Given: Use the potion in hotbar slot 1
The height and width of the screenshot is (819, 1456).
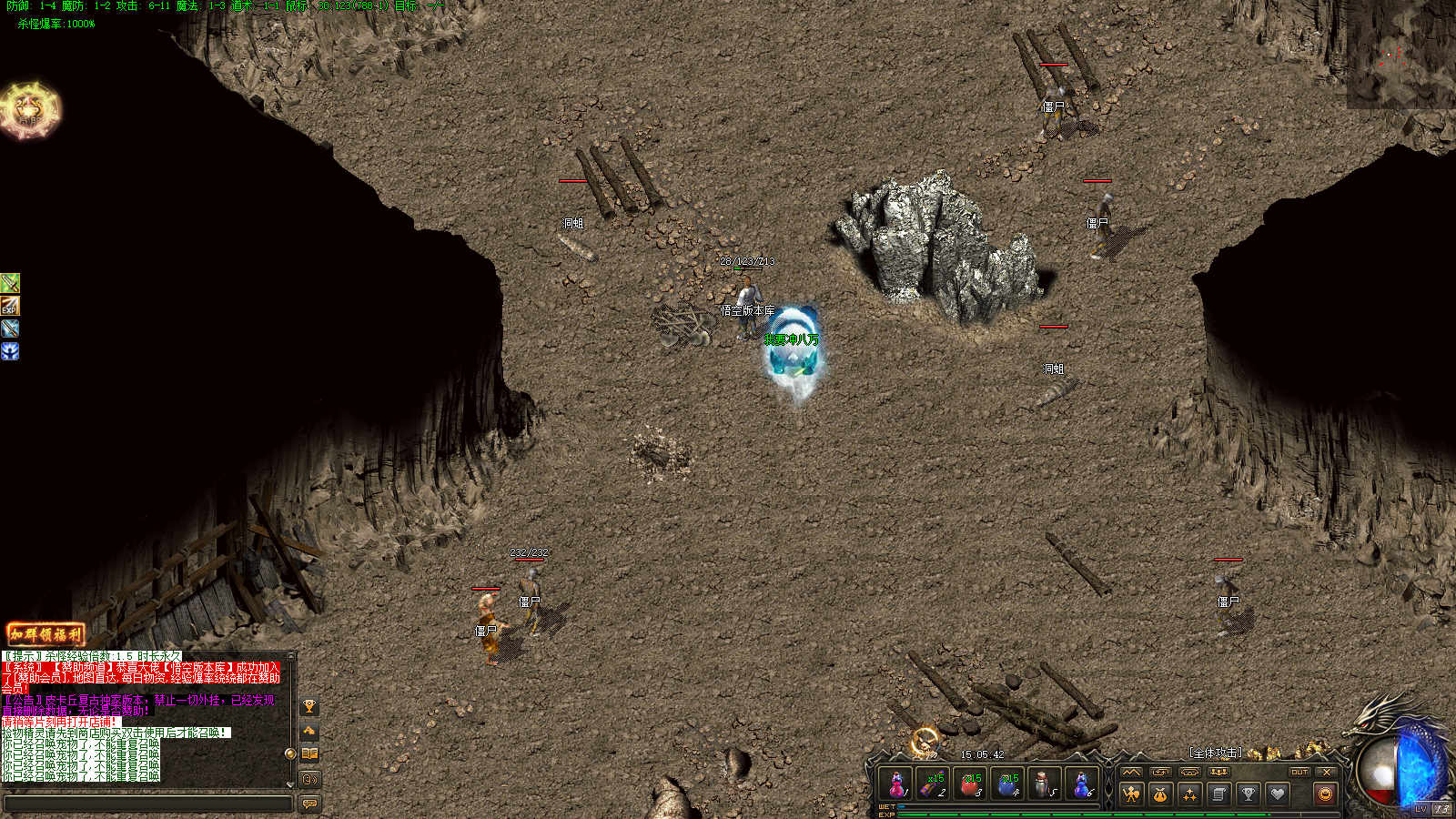Looking at the screenshot, I should tap(897, 784).
